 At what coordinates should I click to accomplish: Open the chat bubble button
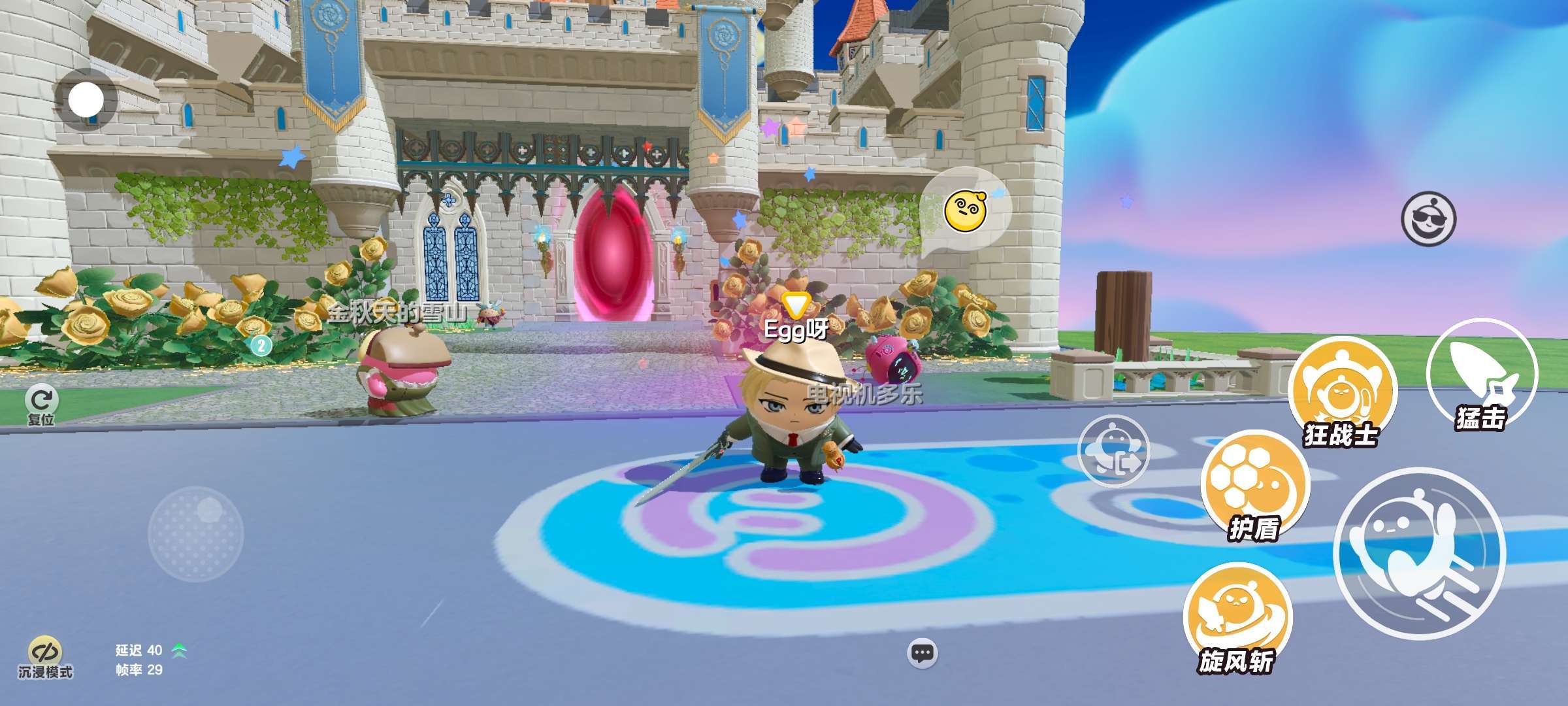tap(923, 652)
